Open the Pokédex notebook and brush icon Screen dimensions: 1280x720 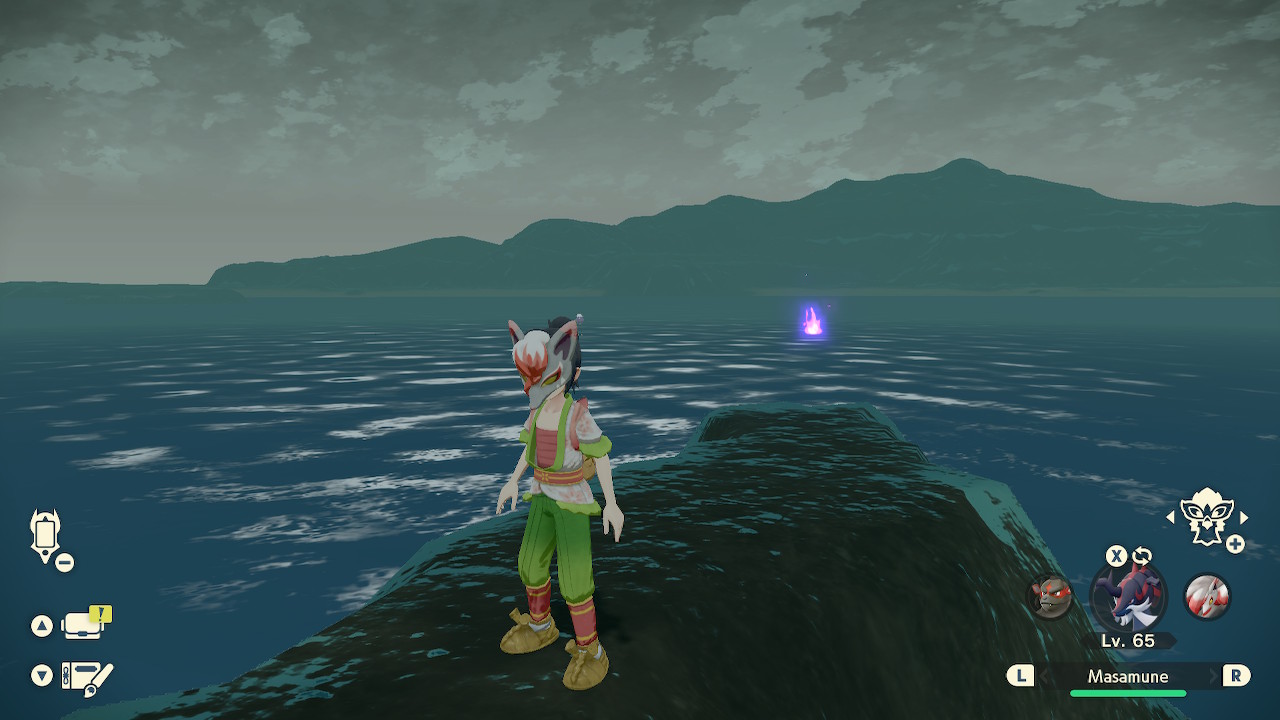tap(87, 677)
